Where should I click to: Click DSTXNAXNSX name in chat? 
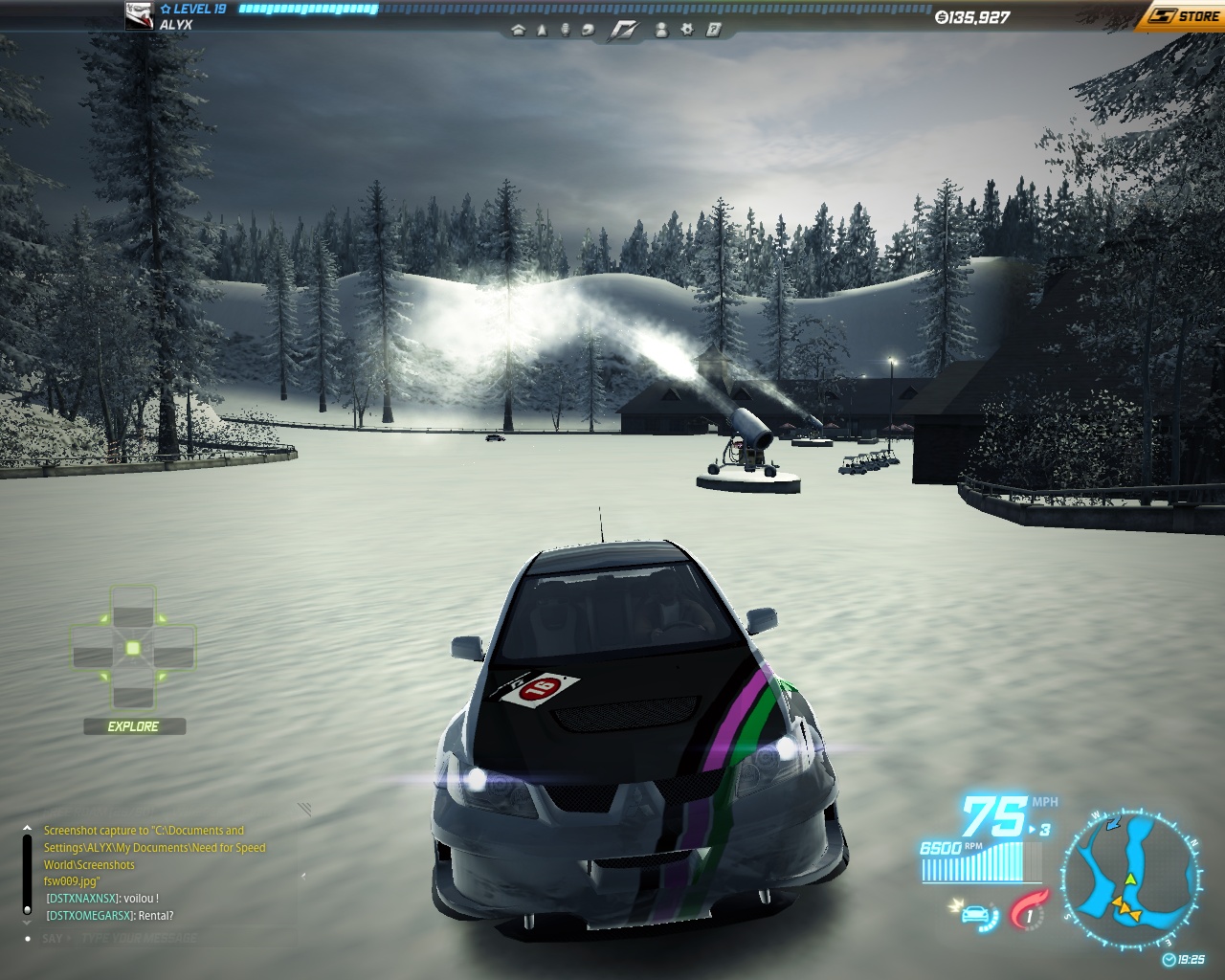click(x=82, y=899)
